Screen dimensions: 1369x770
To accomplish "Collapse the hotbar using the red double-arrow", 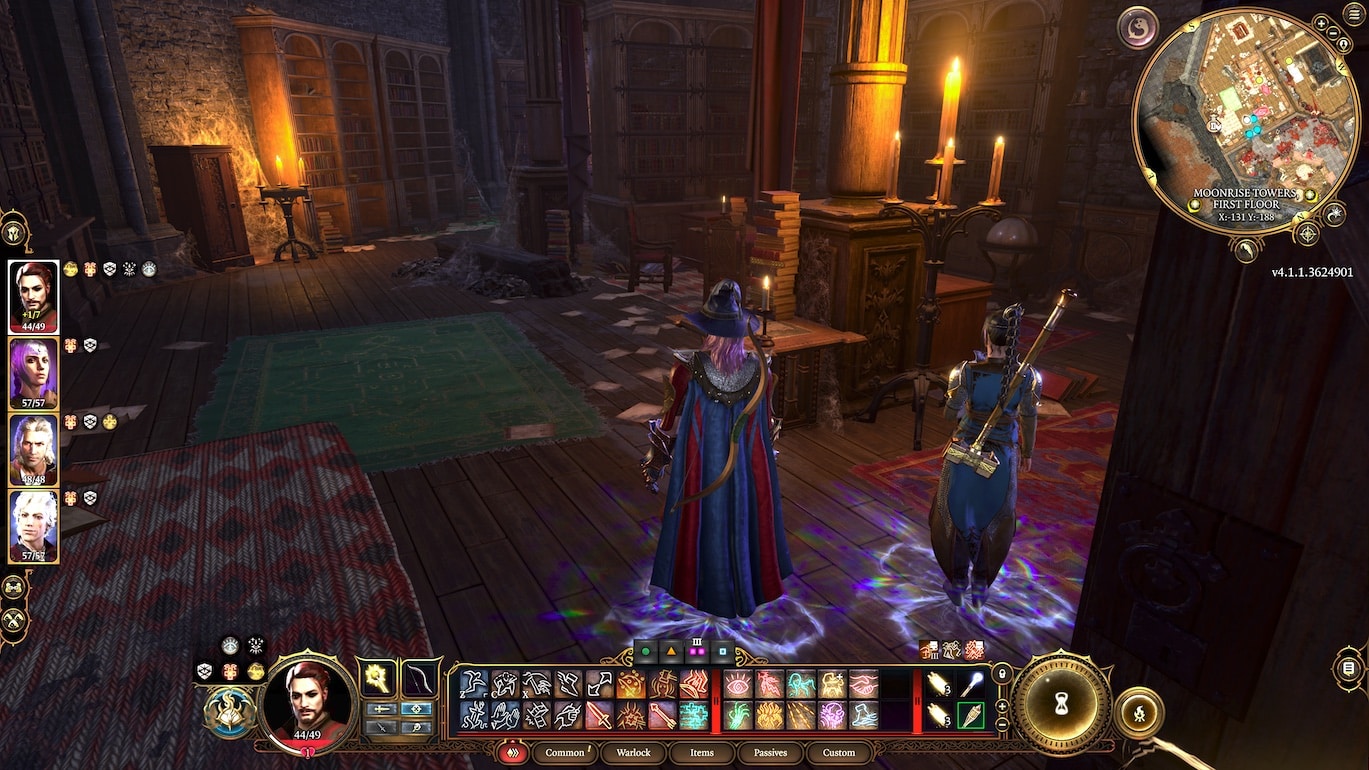I will point(512,753).
